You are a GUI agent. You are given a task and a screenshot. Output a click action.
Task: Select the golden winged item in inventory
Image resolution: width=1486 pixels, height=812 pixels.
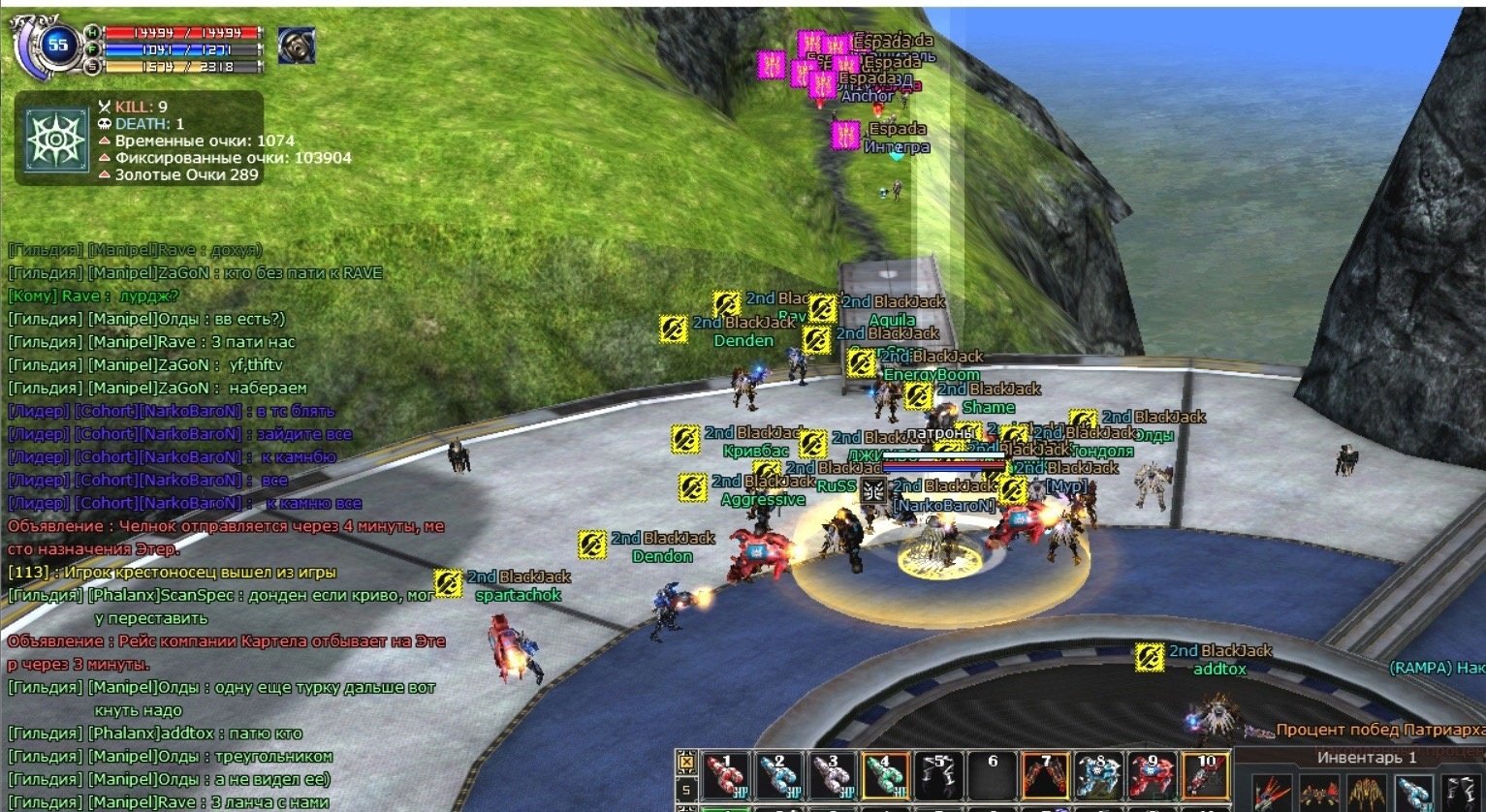[x=1365, y=792]
